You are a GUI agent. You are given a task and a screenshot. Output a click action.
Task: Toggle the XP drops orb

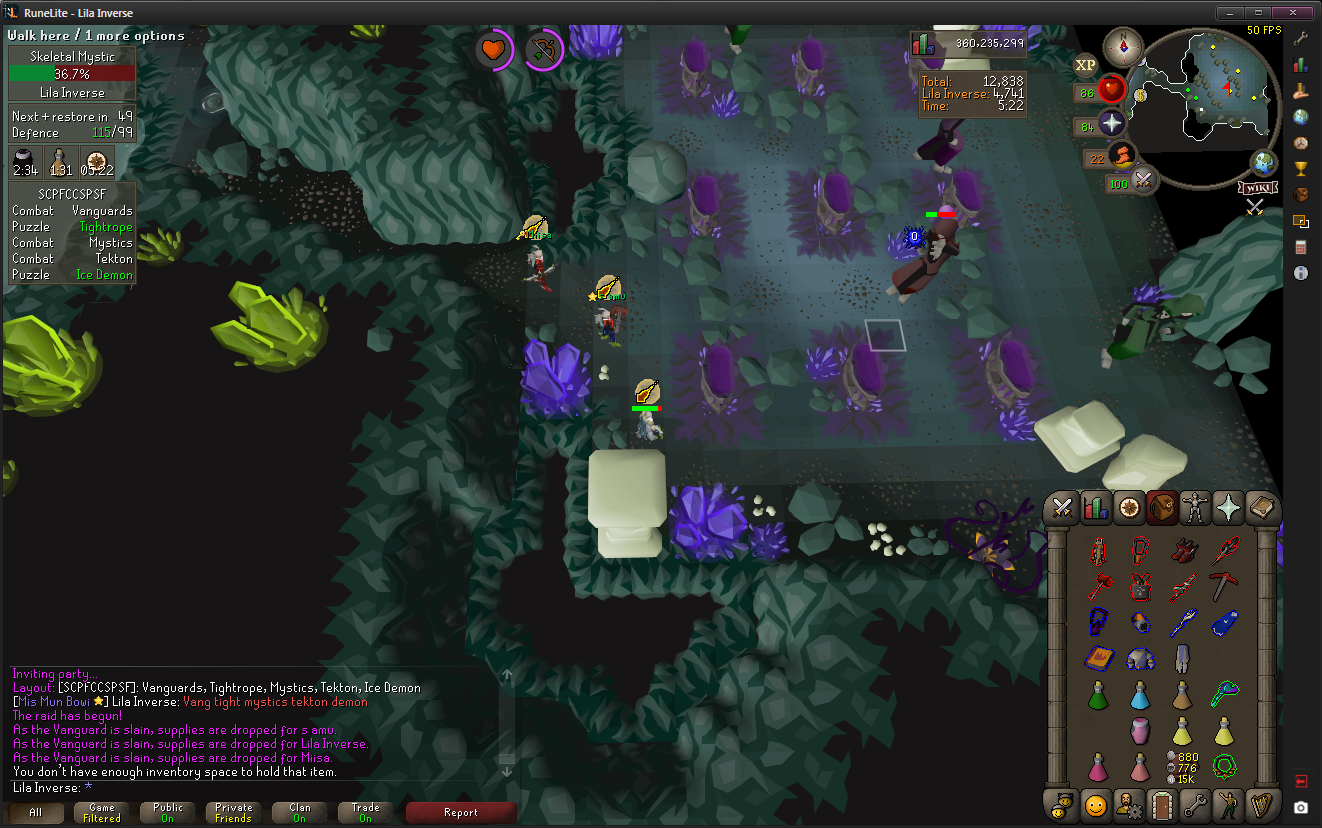point(1085,65)
